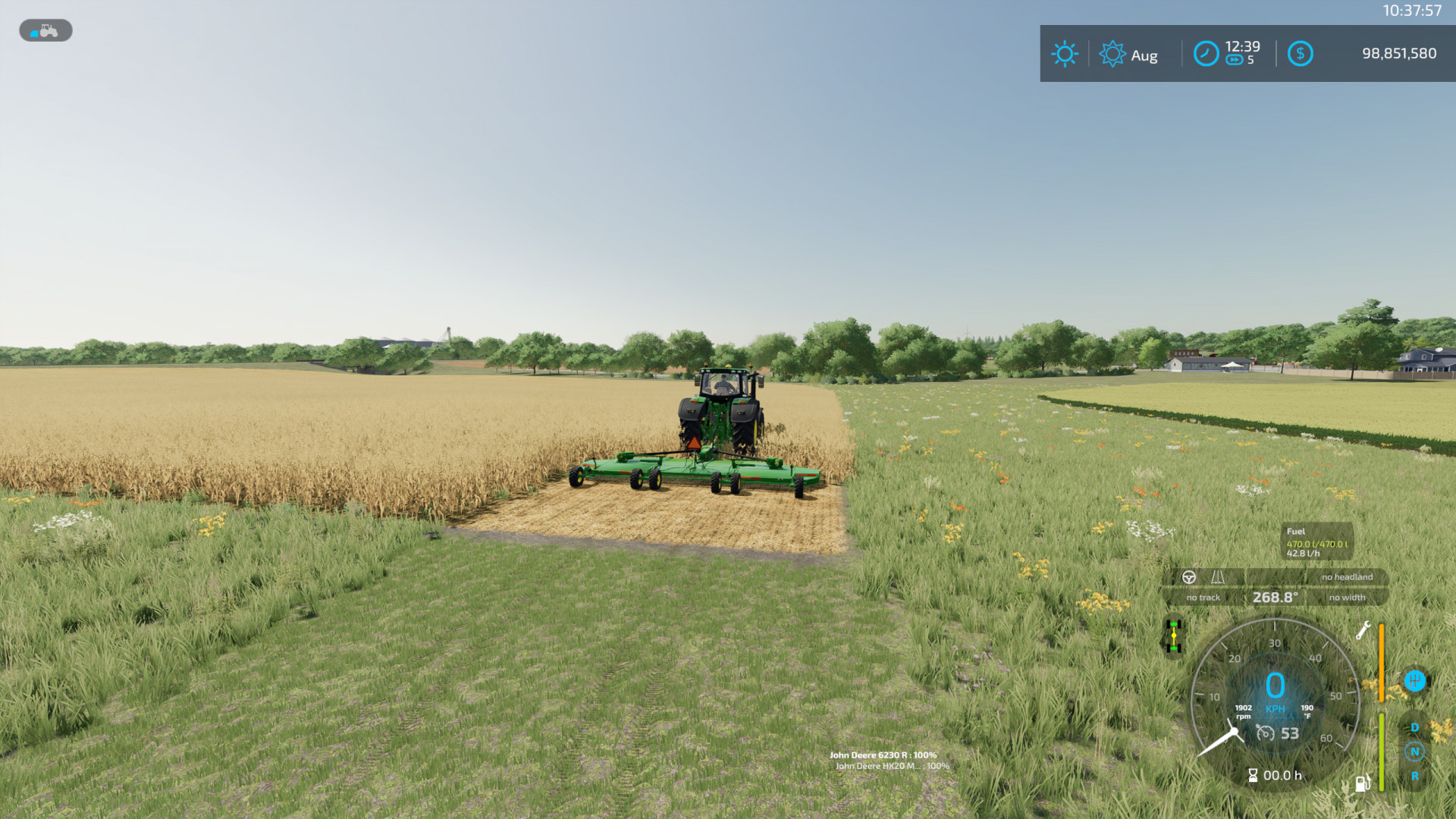Click the steering wheel guidance icon
This screenshot has height=819, width=1456.
(x=1189, y=577)
